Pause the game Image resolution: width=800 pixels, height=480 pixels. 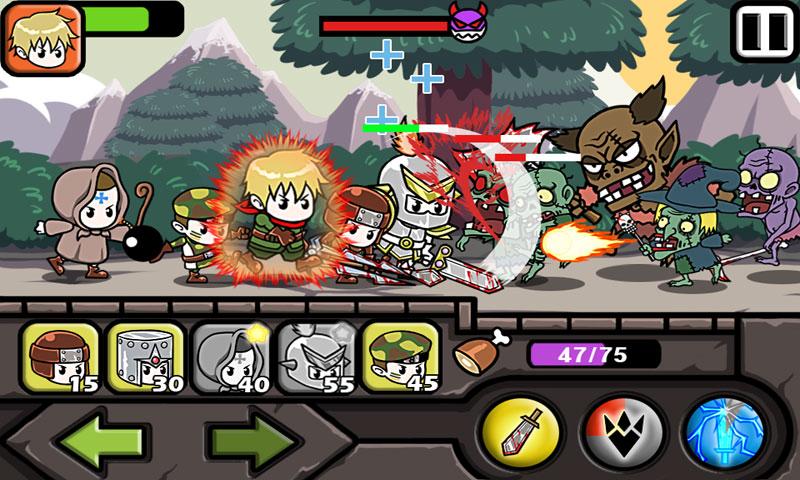point(764,31)
